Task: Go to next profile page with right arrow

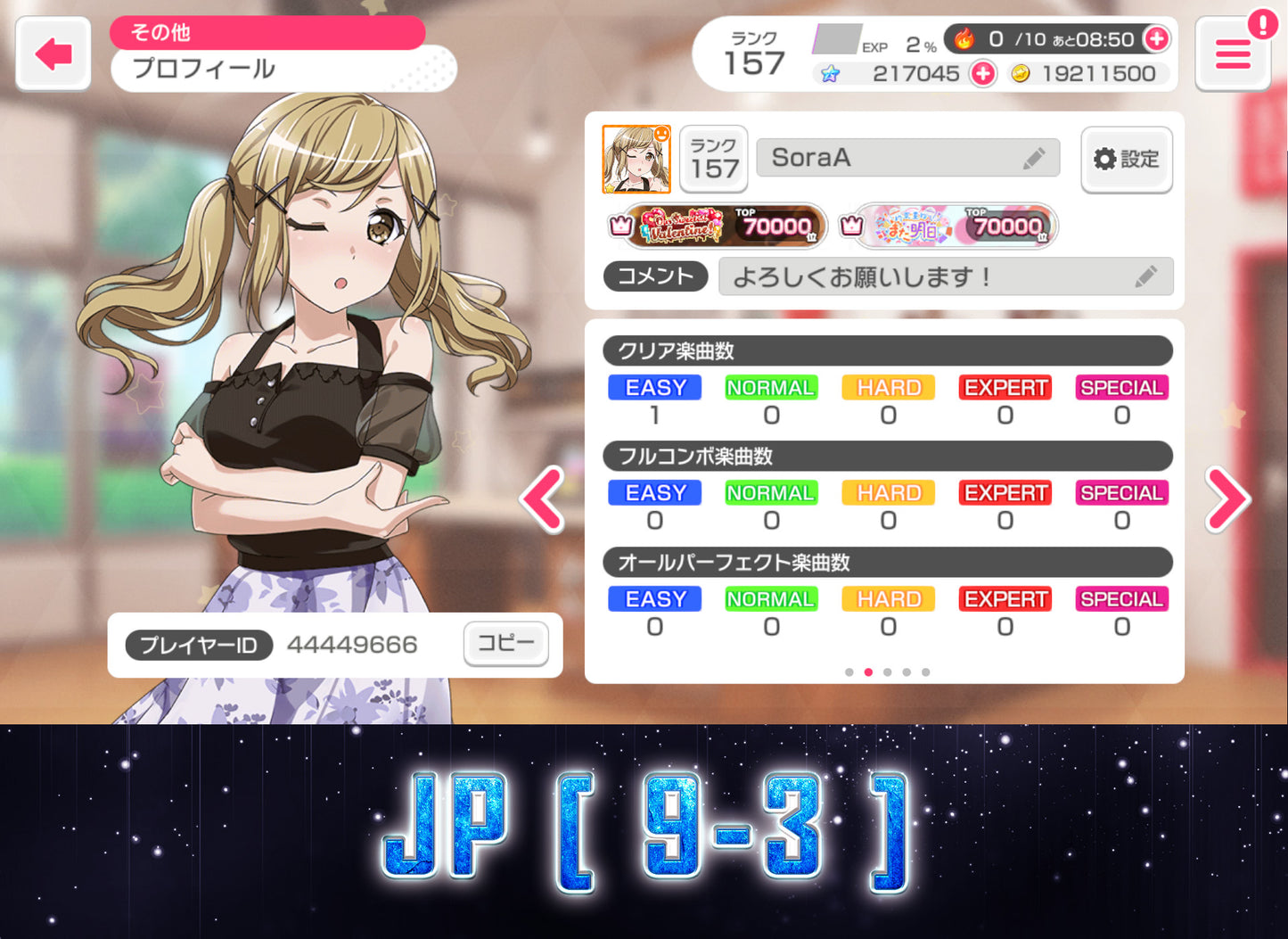Action: tap(1228, 499)
